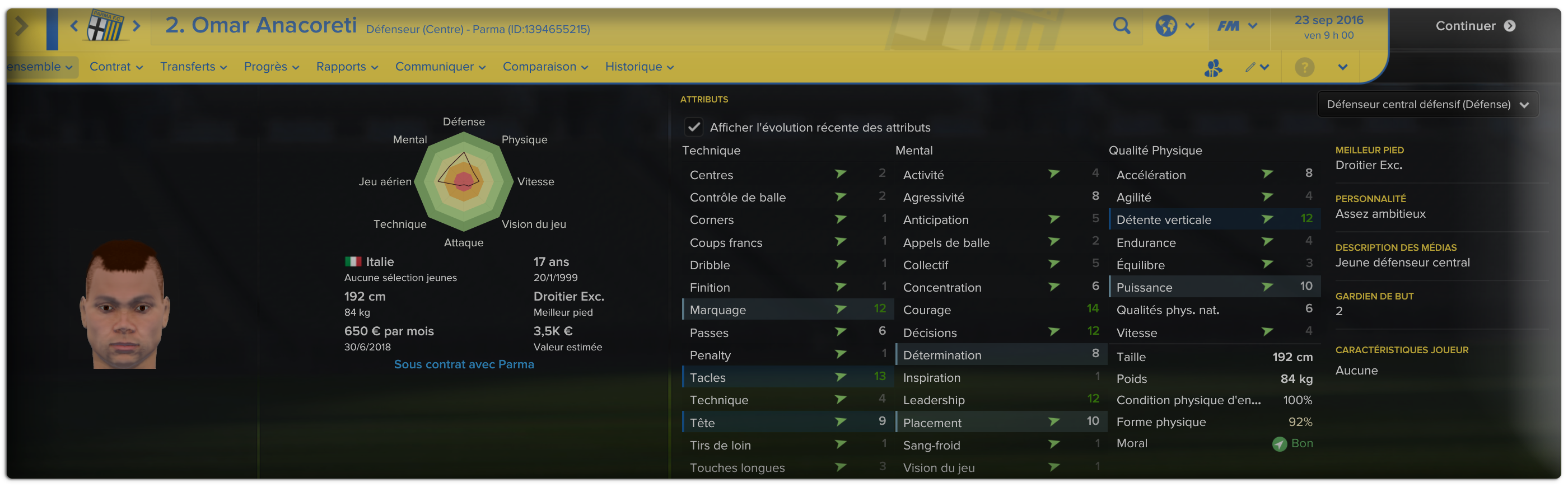The image size is (1568, 487).
Task: Go to the next player arrow
Action: (137, 26)
